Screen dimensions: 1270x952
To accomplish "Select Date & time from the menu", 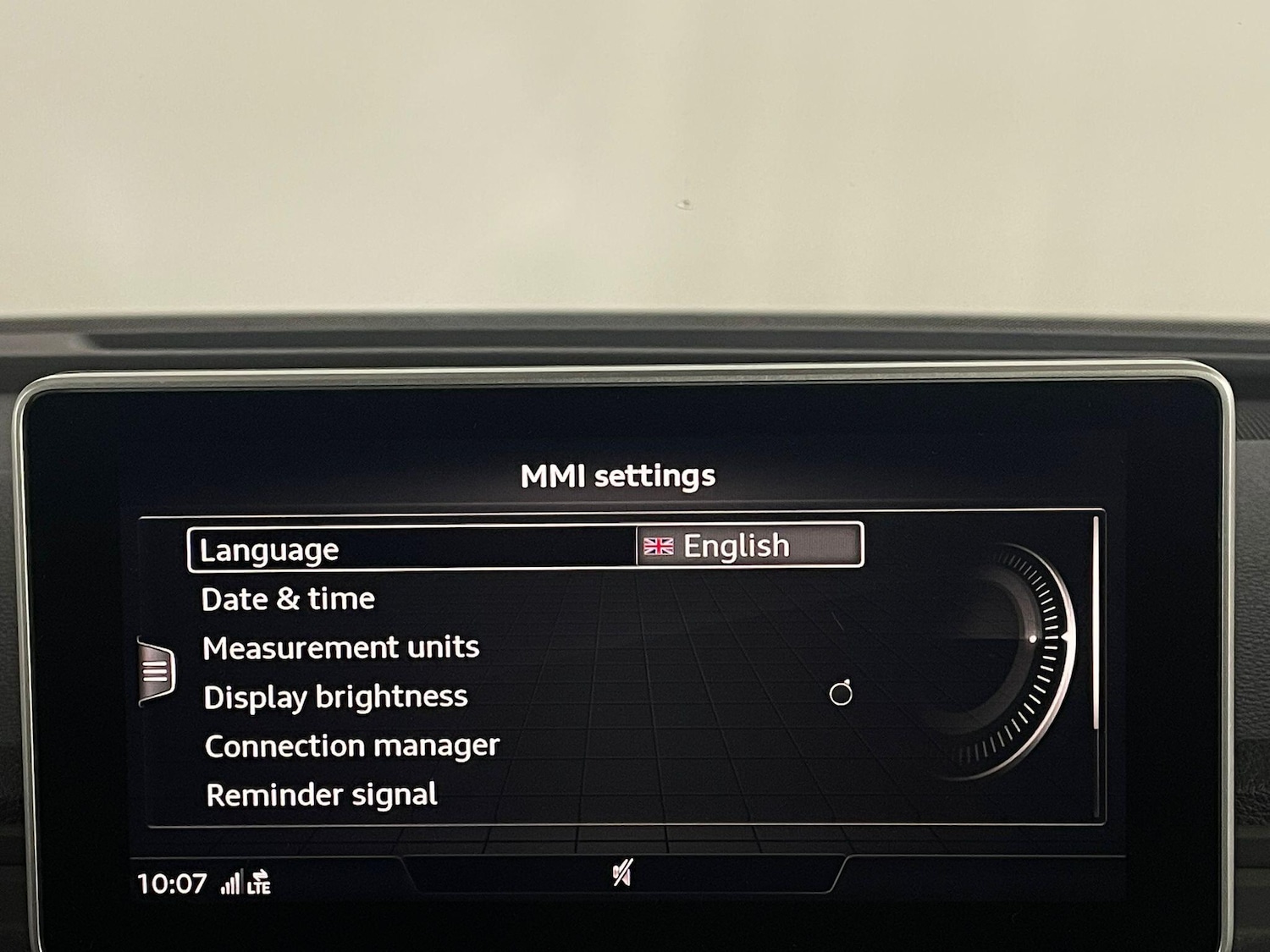I will click(287, 599).
